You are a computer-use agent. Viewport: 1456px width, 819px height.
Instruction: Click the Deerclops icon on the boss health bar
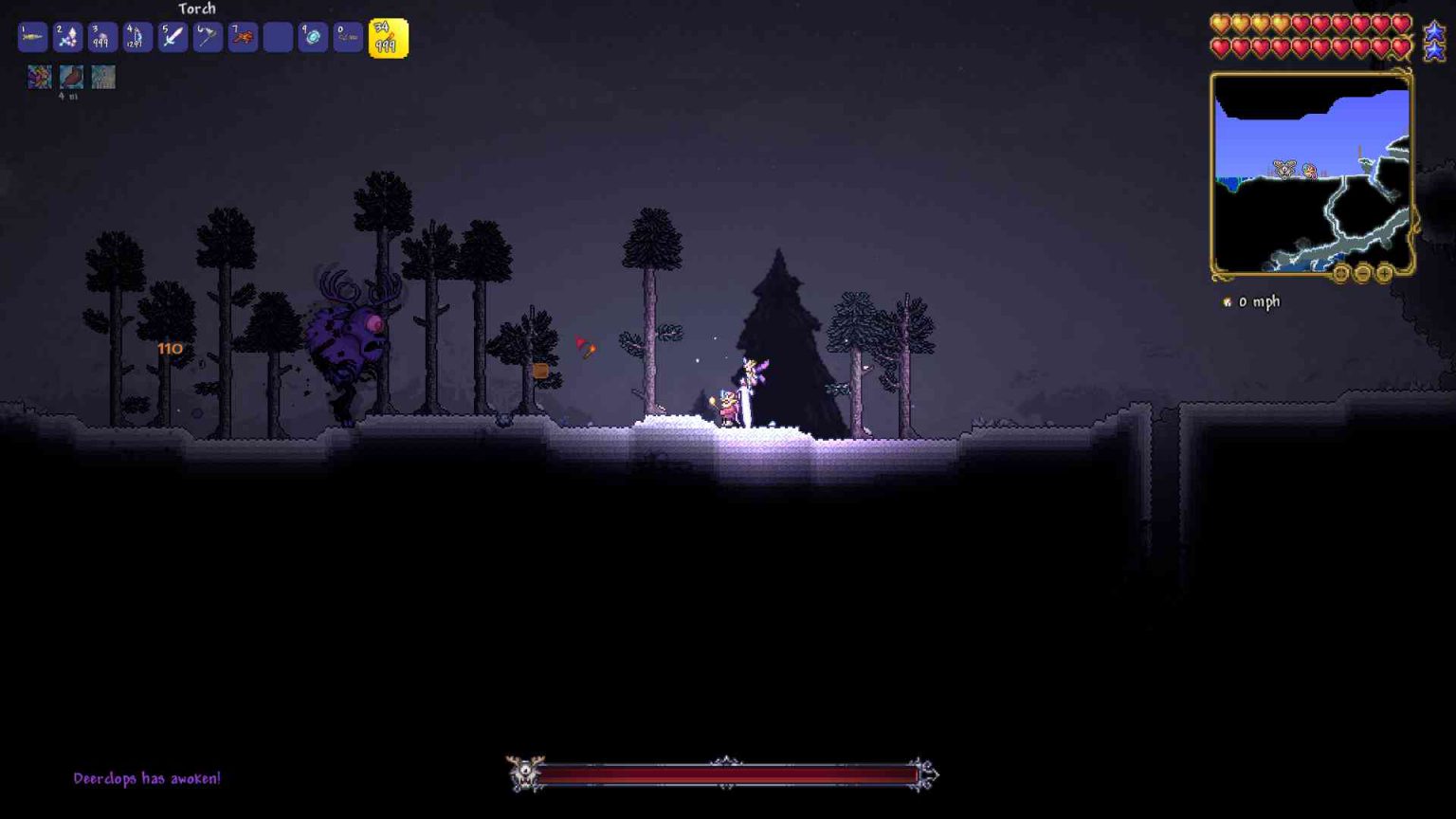pos(524,773)
